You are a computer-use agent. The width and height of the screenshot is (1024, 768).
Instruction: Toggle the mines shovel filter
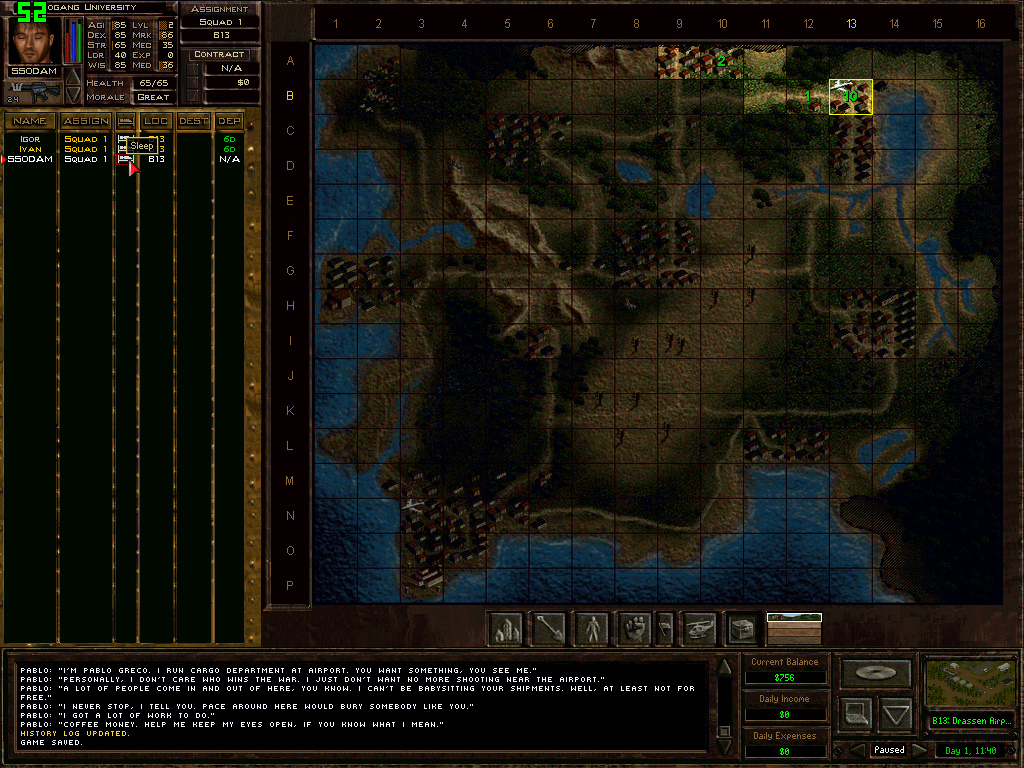click(549, 628)
